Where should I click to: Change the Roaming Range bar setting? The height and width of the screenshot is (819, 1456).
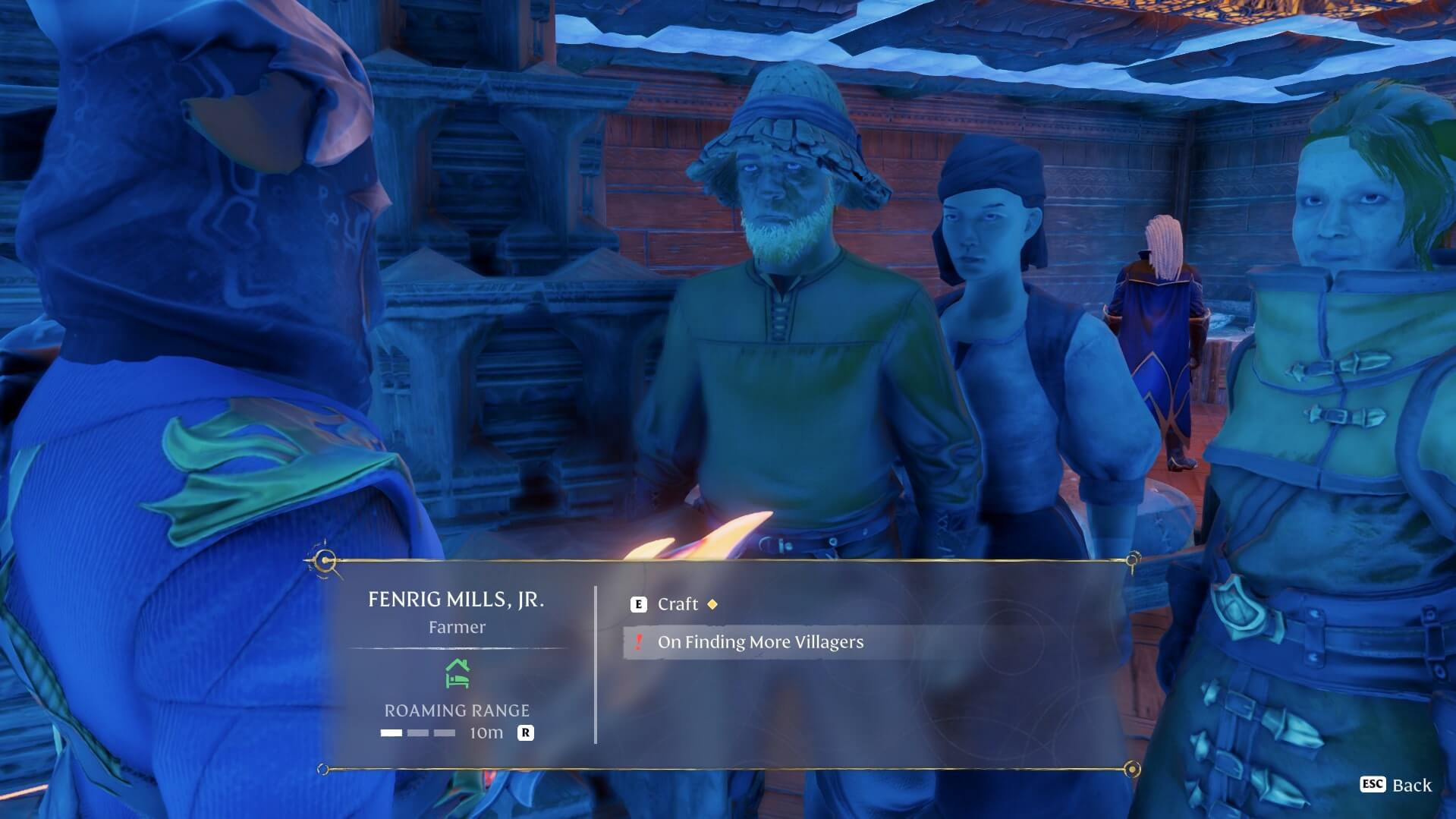click(418, 733)
